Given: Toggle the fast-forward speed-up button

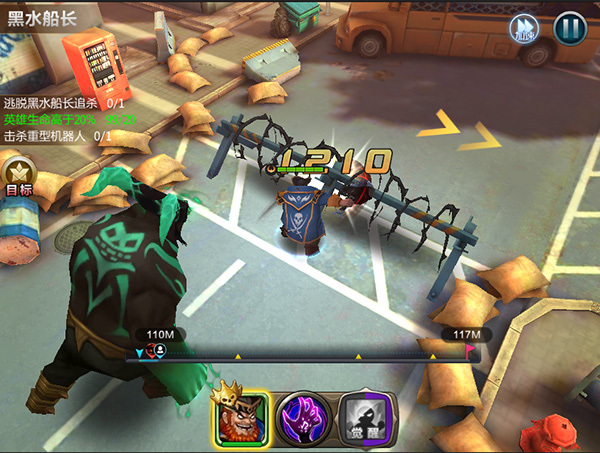Looking at the screenshot, I should point(524,26).
